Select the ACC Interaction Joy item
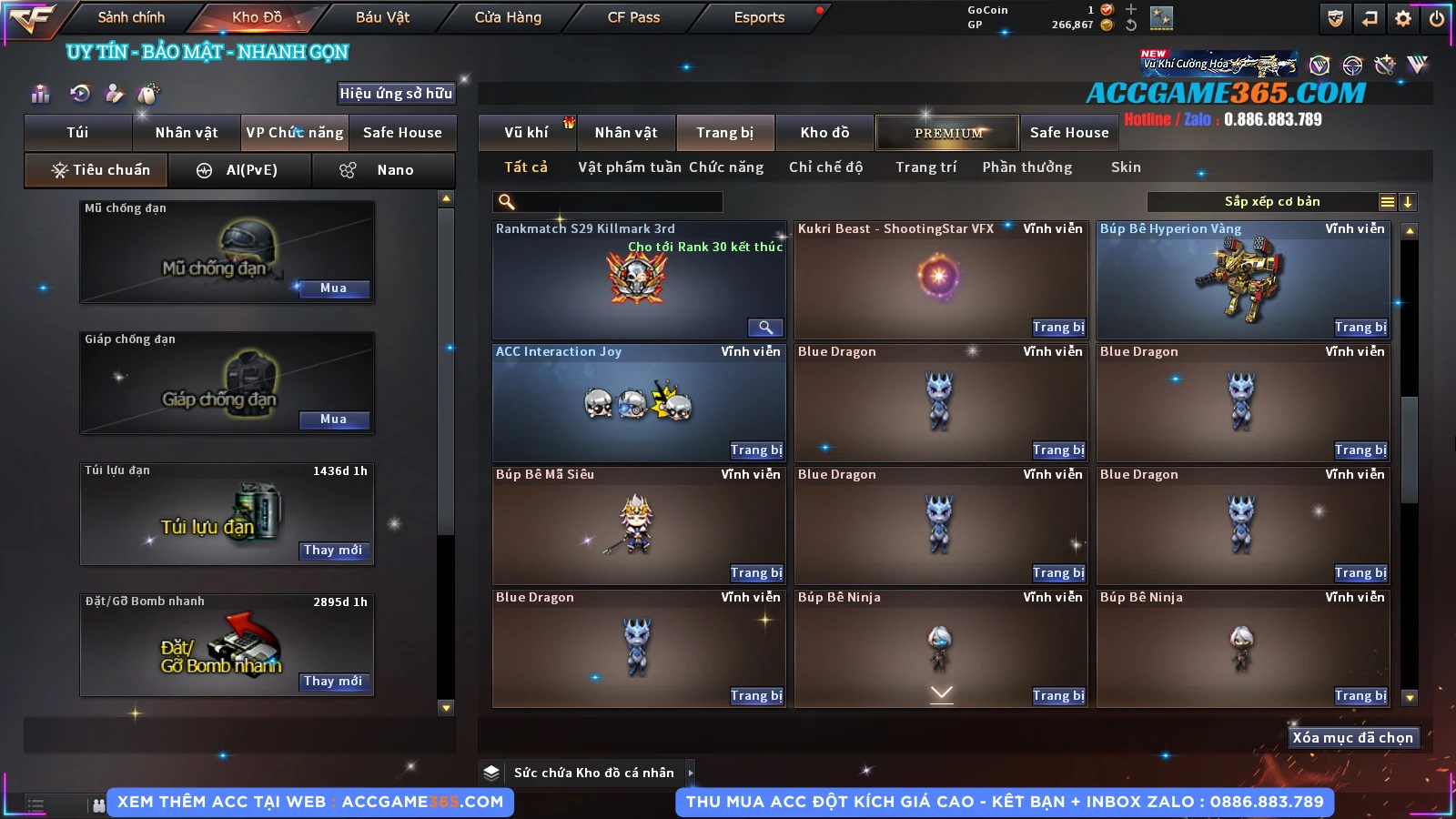 coord(638,403)
